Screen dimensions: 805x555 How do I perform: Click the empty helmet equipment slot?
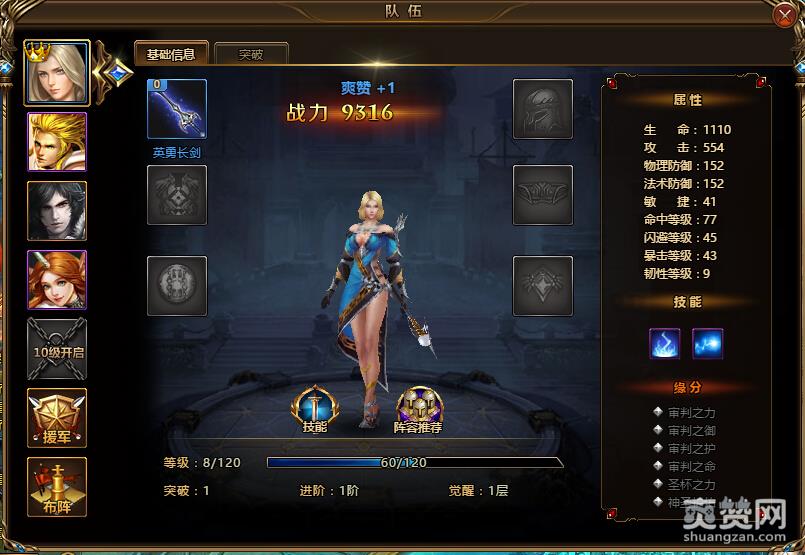(x=543, y=109)
